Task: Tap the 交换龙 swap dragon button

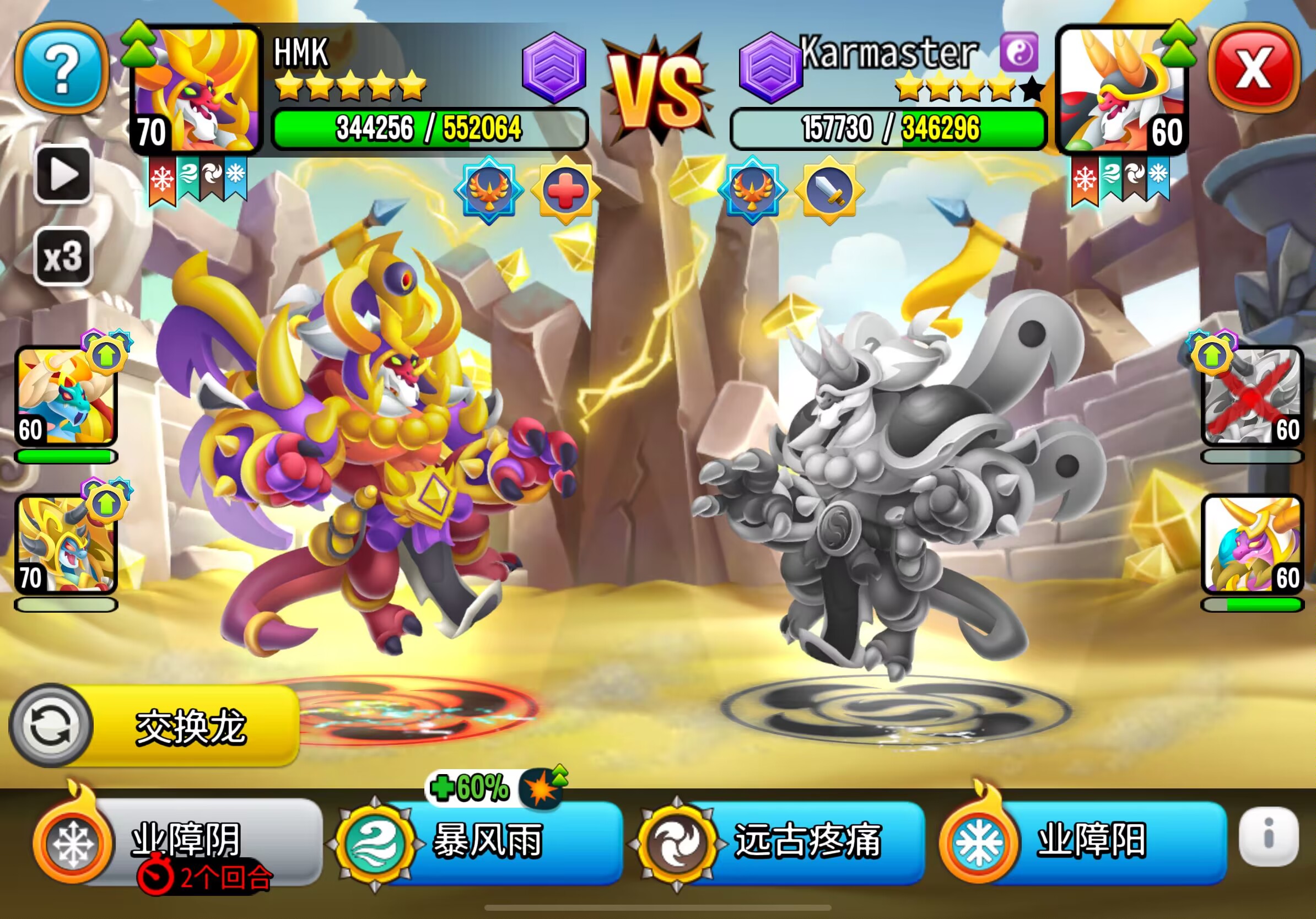Action: tap(155, 727)
